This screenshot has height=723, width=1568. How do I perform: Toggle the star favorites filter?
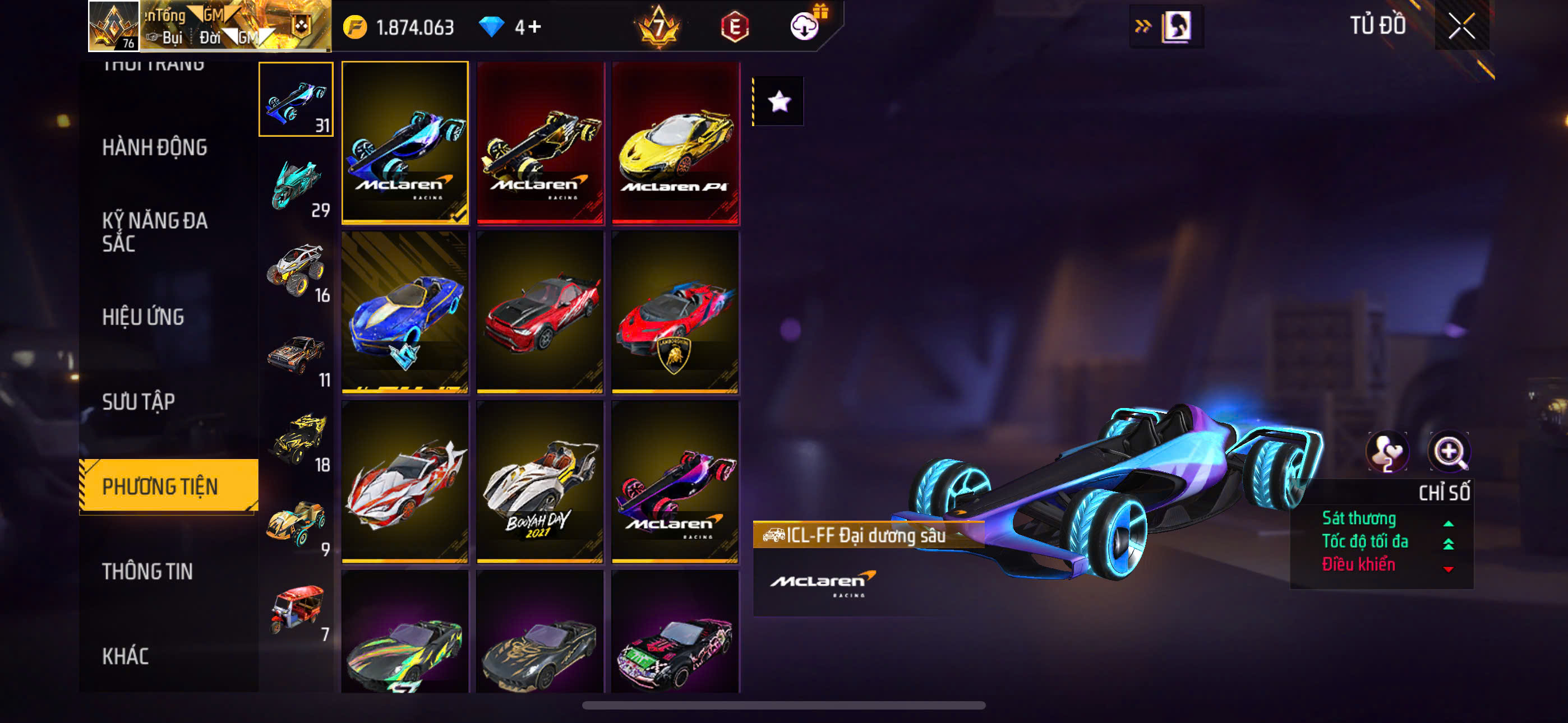[x=779, y=101]
